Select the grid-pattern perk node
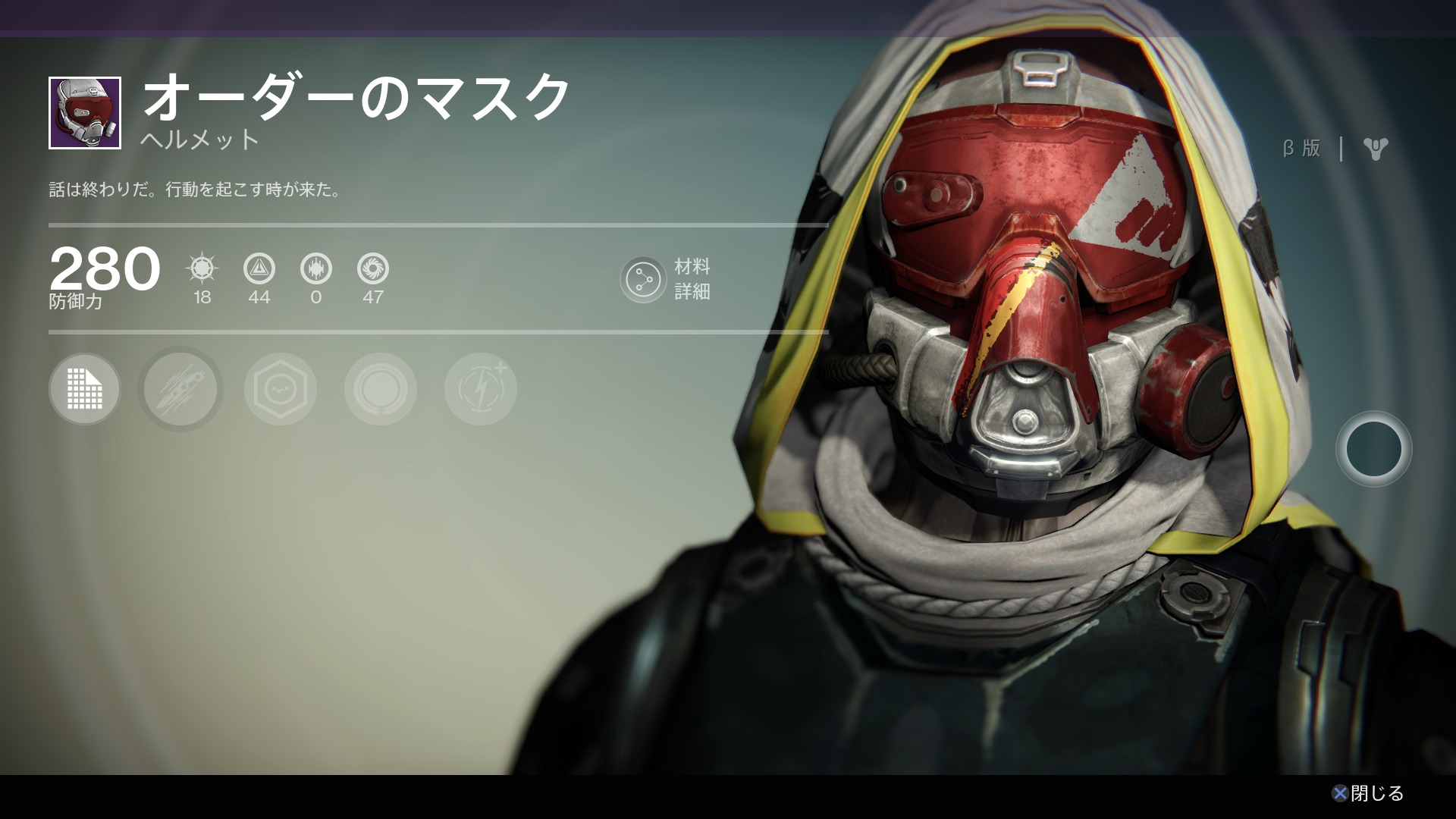Screen dimensions: 1456x819 coord(84,389)
